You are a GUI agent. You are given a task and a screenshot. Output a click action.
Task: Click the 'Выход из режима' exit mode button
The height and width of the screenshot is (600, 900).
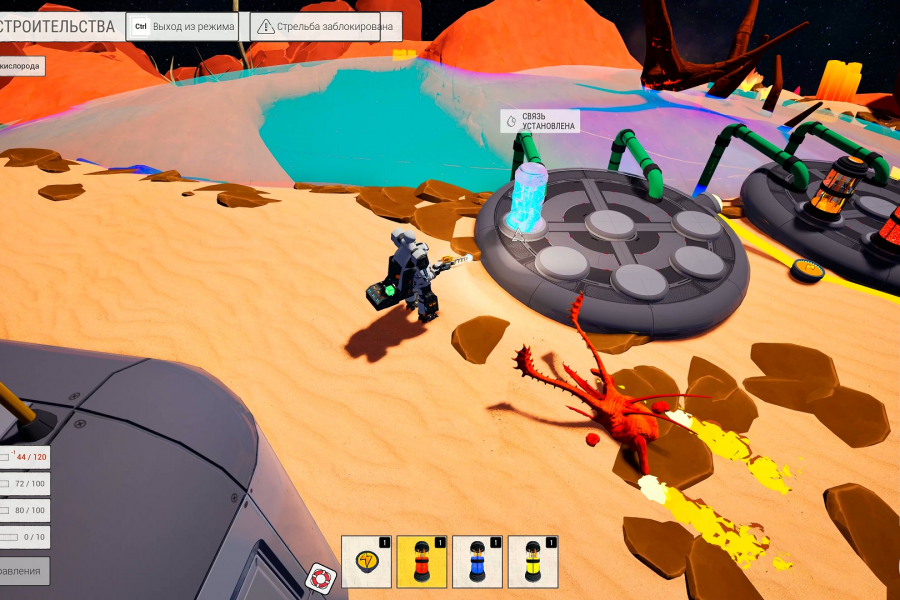[183, 27]
